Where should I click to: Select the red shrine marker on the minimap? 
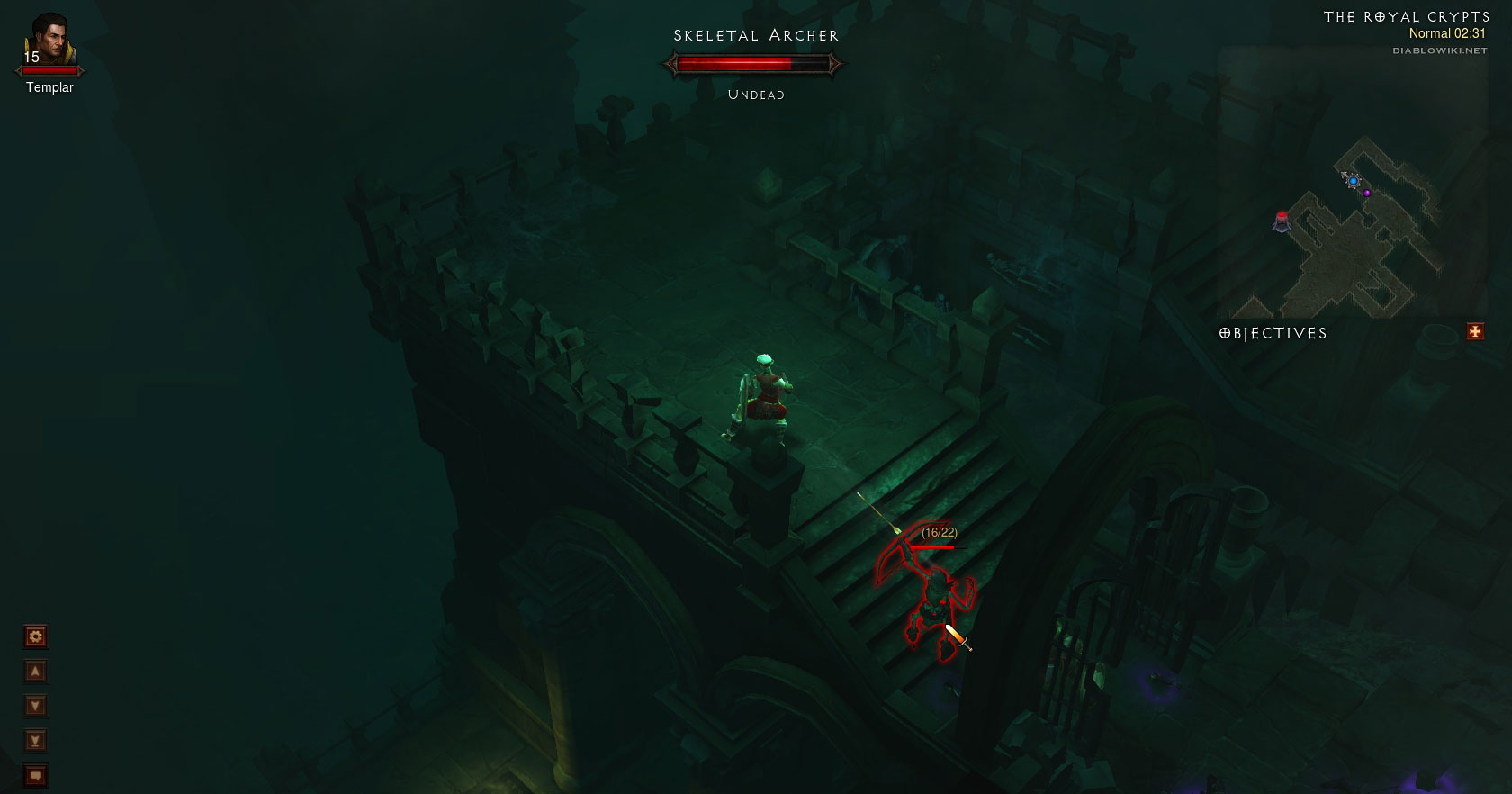(1282, 220)
